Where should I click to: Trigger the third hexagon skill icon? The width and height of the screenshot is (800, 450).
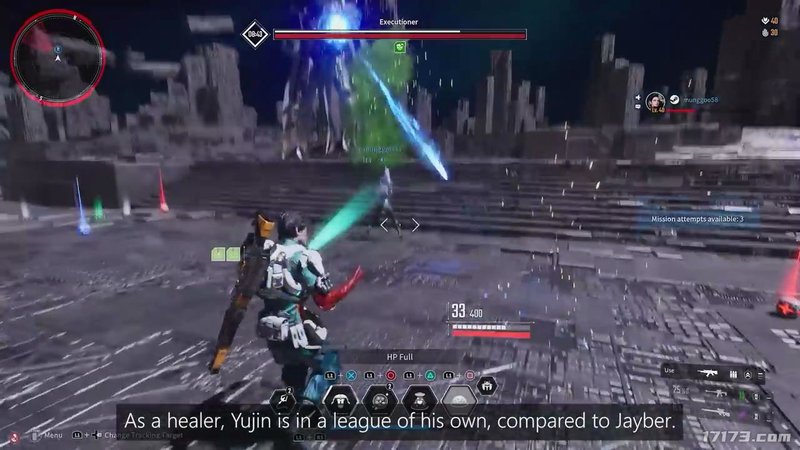pyautogui.click(x=379, y=401)
